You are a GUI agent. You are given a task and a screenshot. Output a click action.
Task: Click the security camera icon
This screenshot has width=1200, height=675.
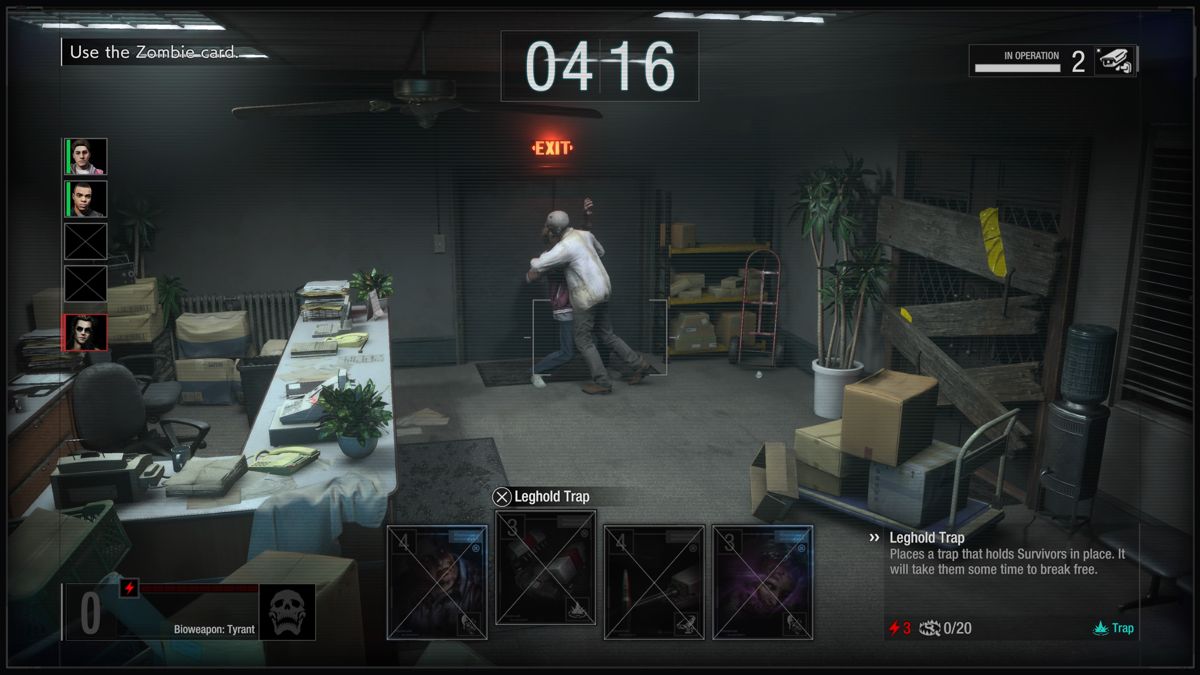click(1115, 61)
